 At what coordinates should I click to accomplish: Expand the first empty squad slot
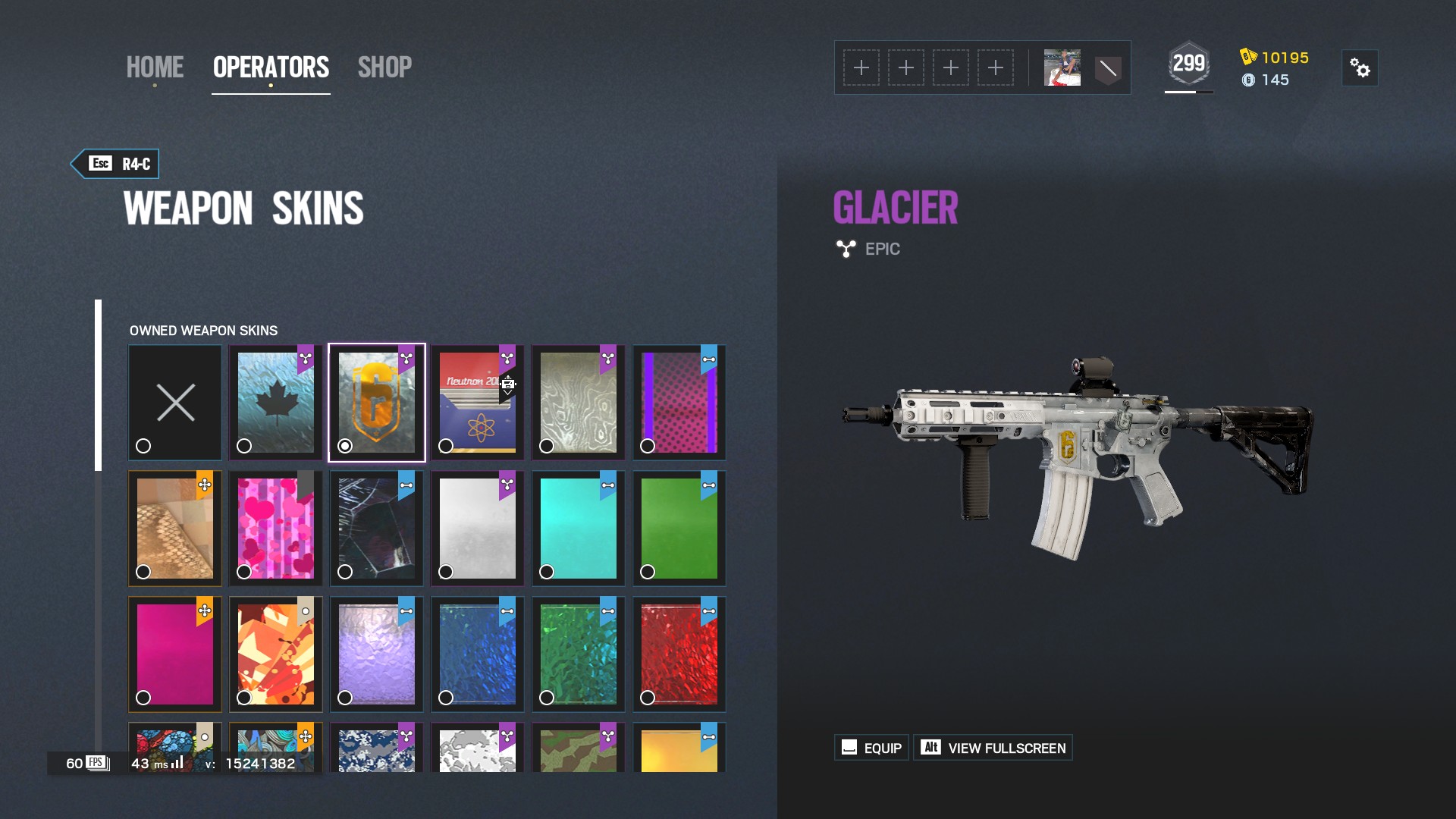click(x=861, y=67)
